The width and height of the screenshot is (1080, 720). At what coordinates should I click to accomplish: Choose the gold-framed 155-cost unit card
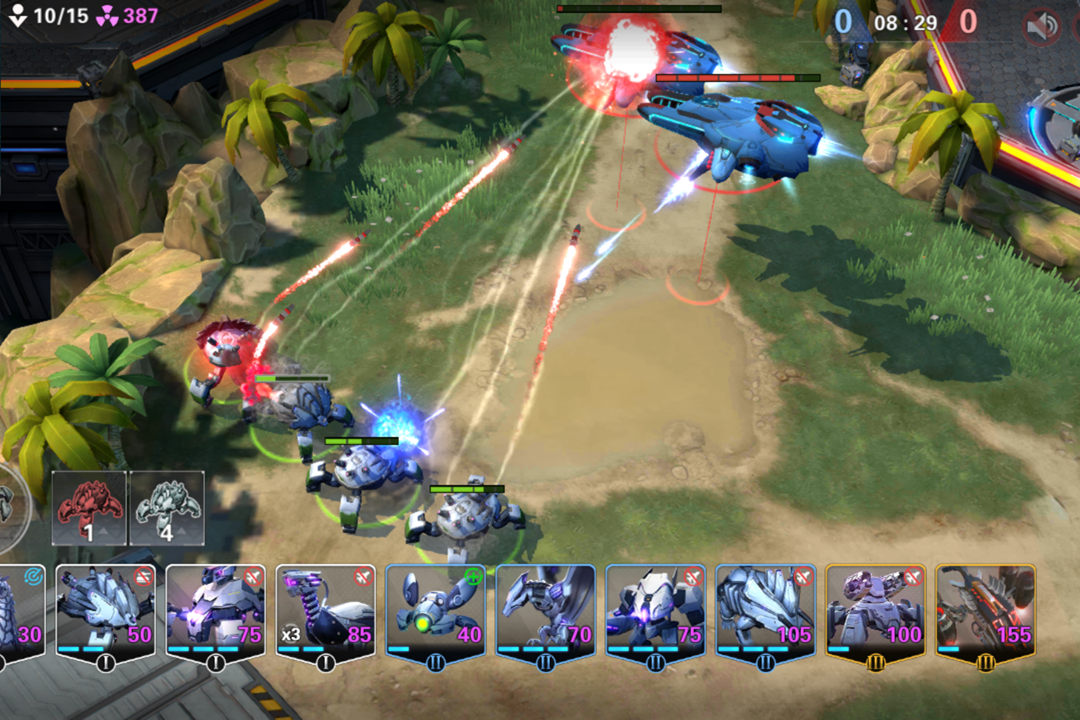(x=985, y=610)
